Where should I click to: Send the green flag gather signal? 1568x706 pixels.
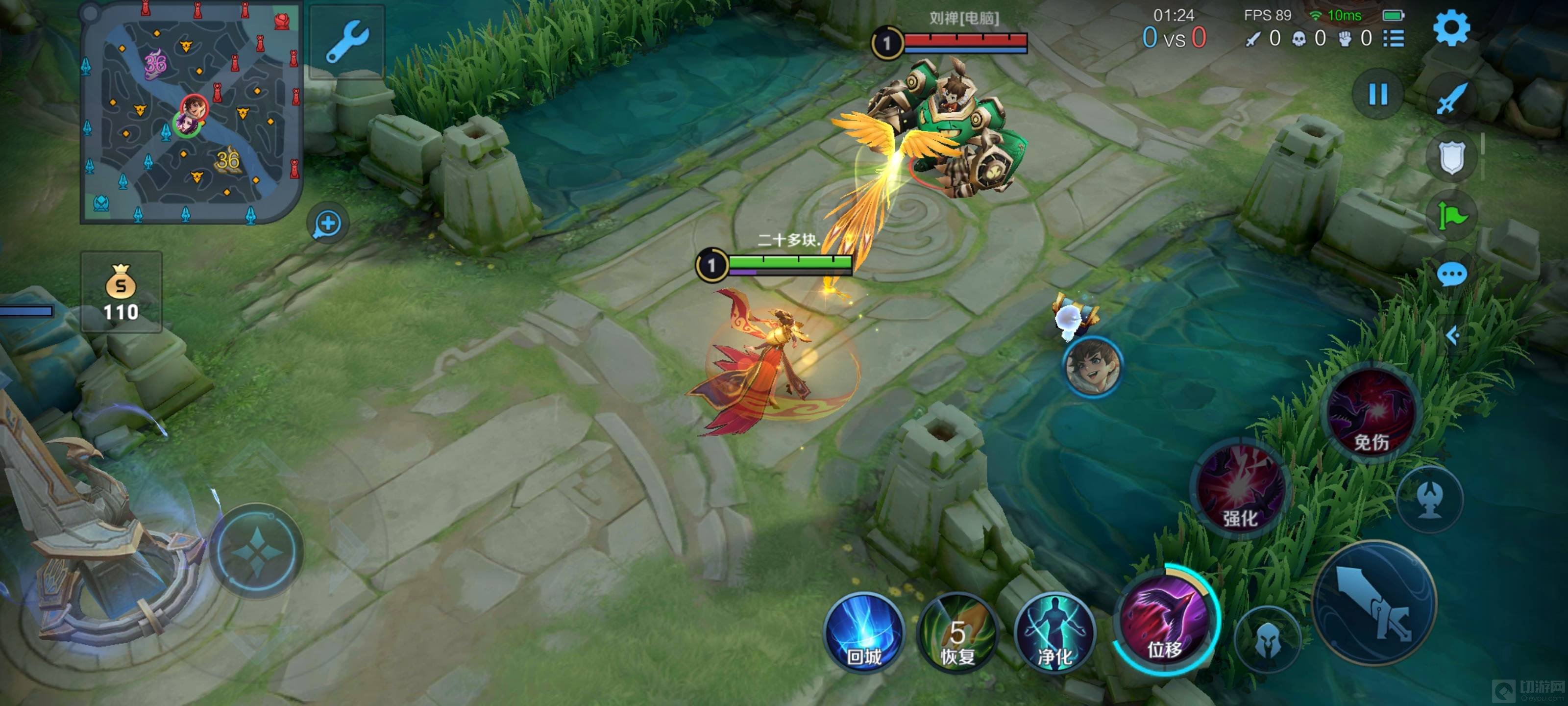1452,216
